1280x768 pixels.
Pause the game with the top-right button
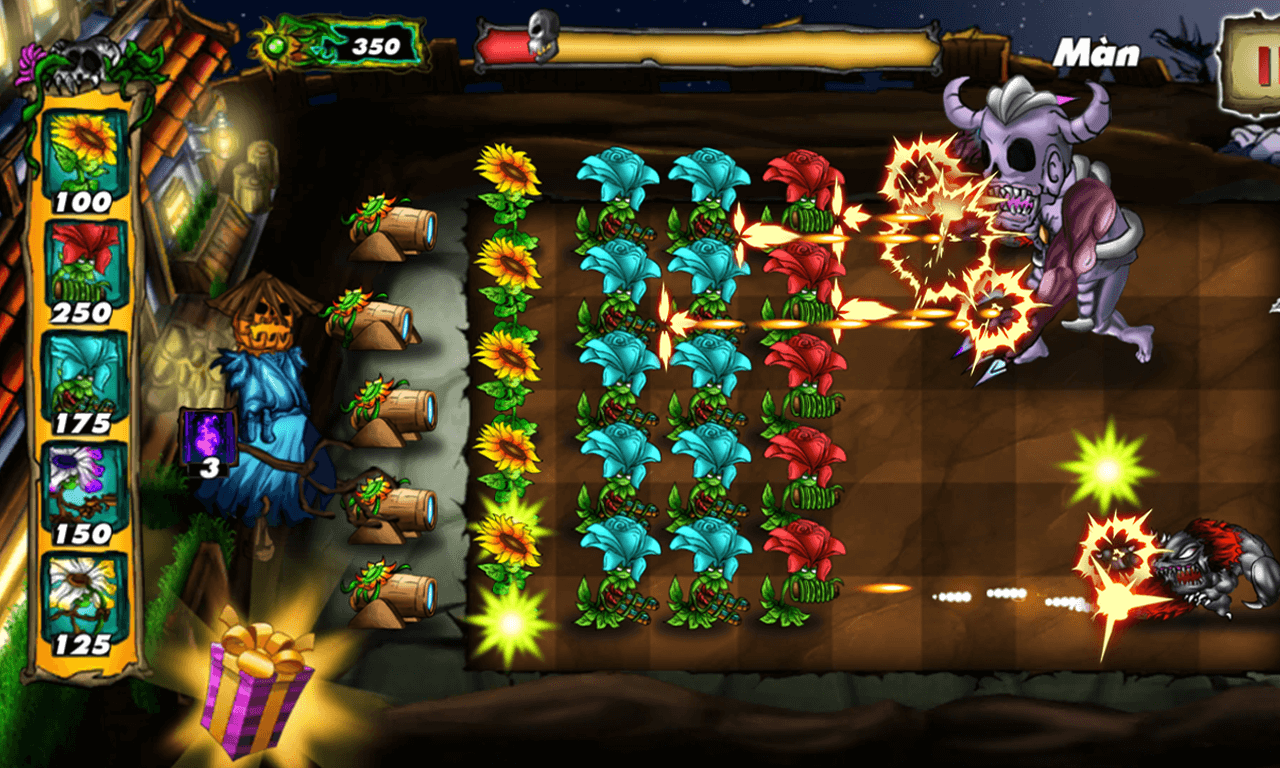(x=1253, y=60)
